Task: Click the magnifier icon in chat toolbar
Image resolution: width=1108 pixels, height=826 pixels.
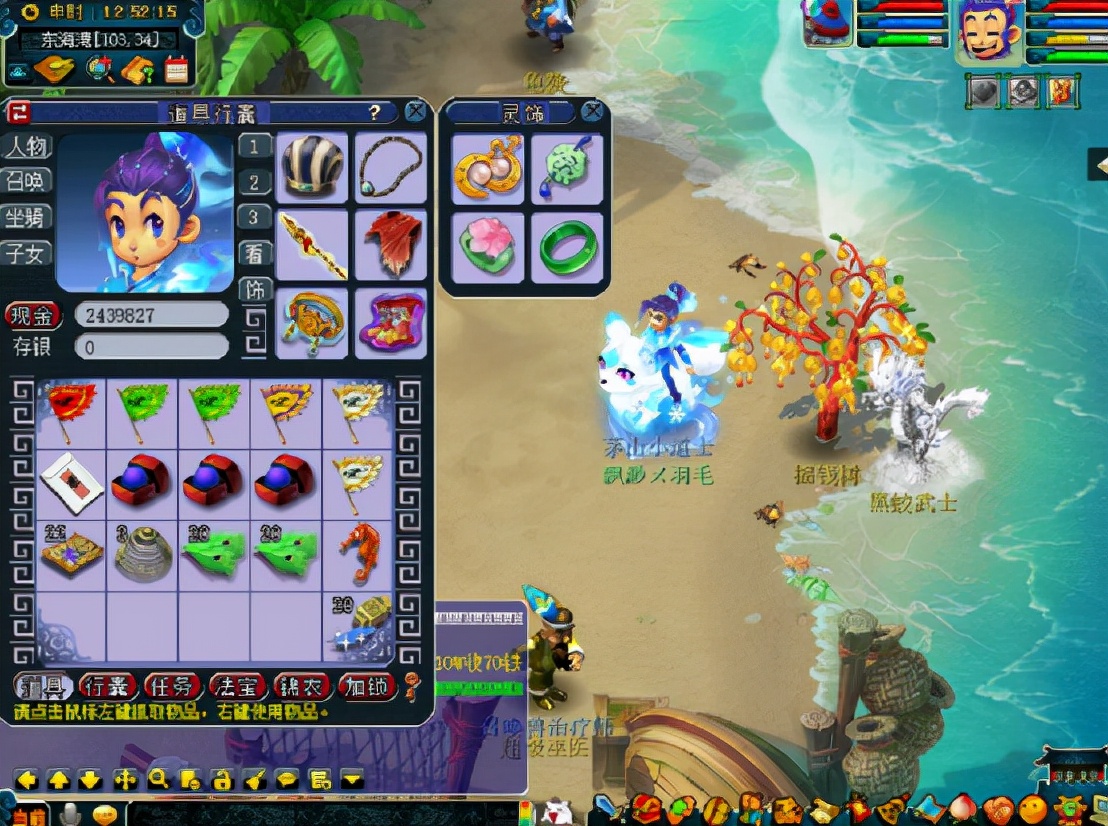Action: pyautogui.click(x=158, y=779)
